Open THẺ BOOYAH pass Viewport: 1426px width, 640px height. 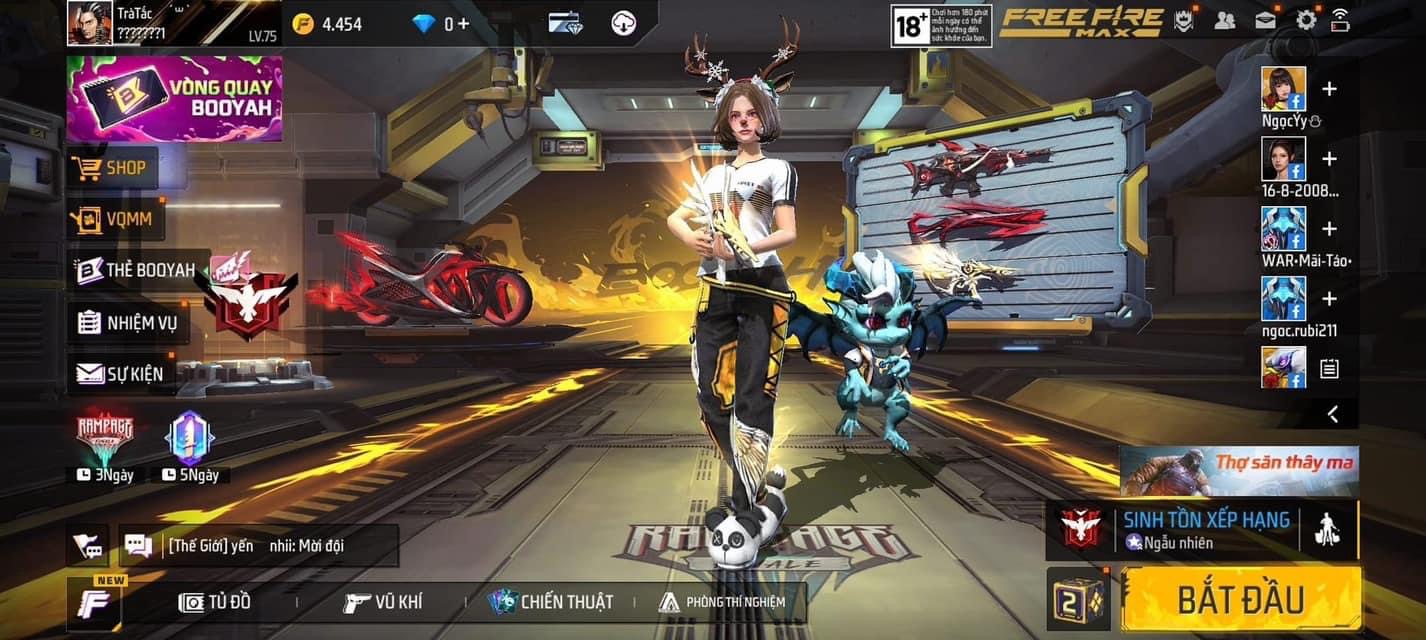tap(137, 270)
